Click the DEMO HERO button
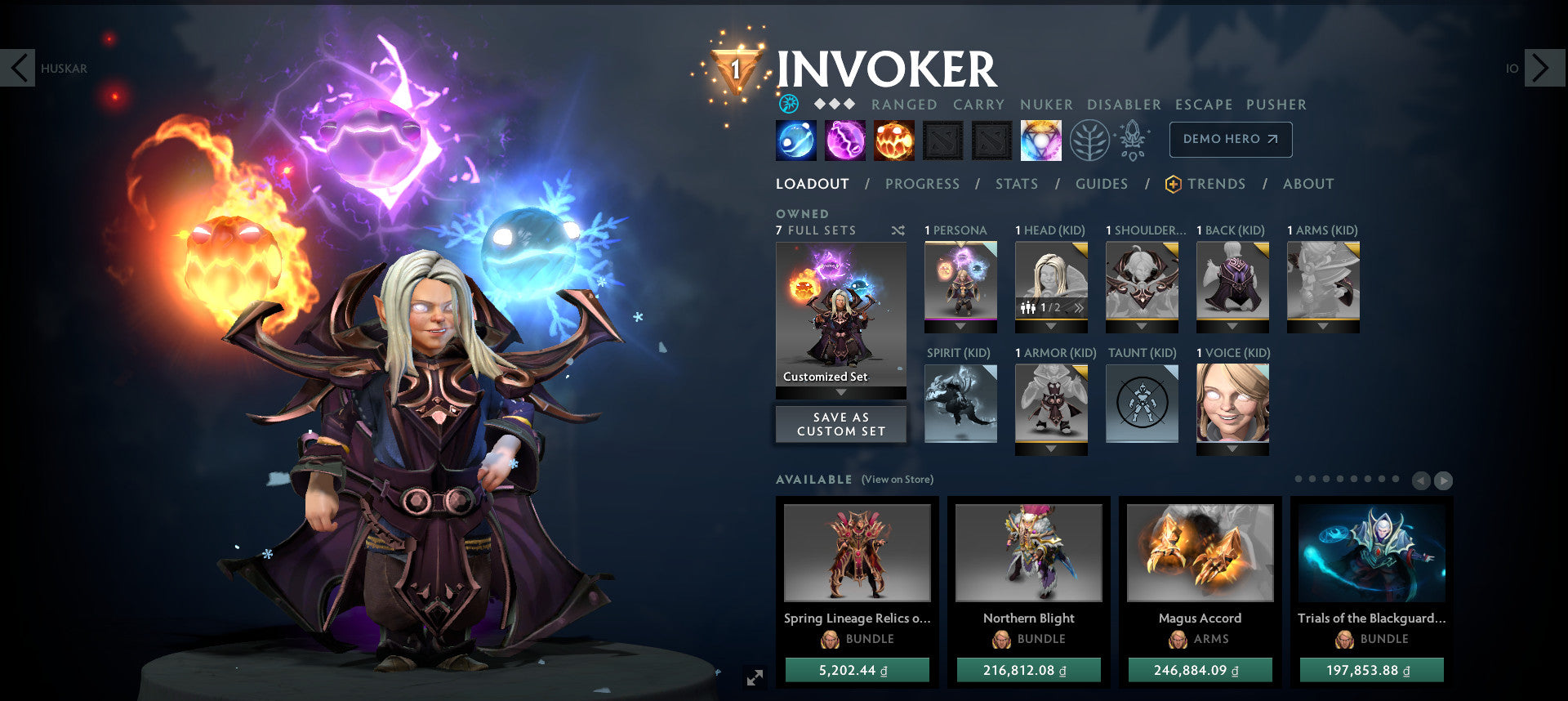This screenshot has height=701, width=1568. coord(1230,139)
